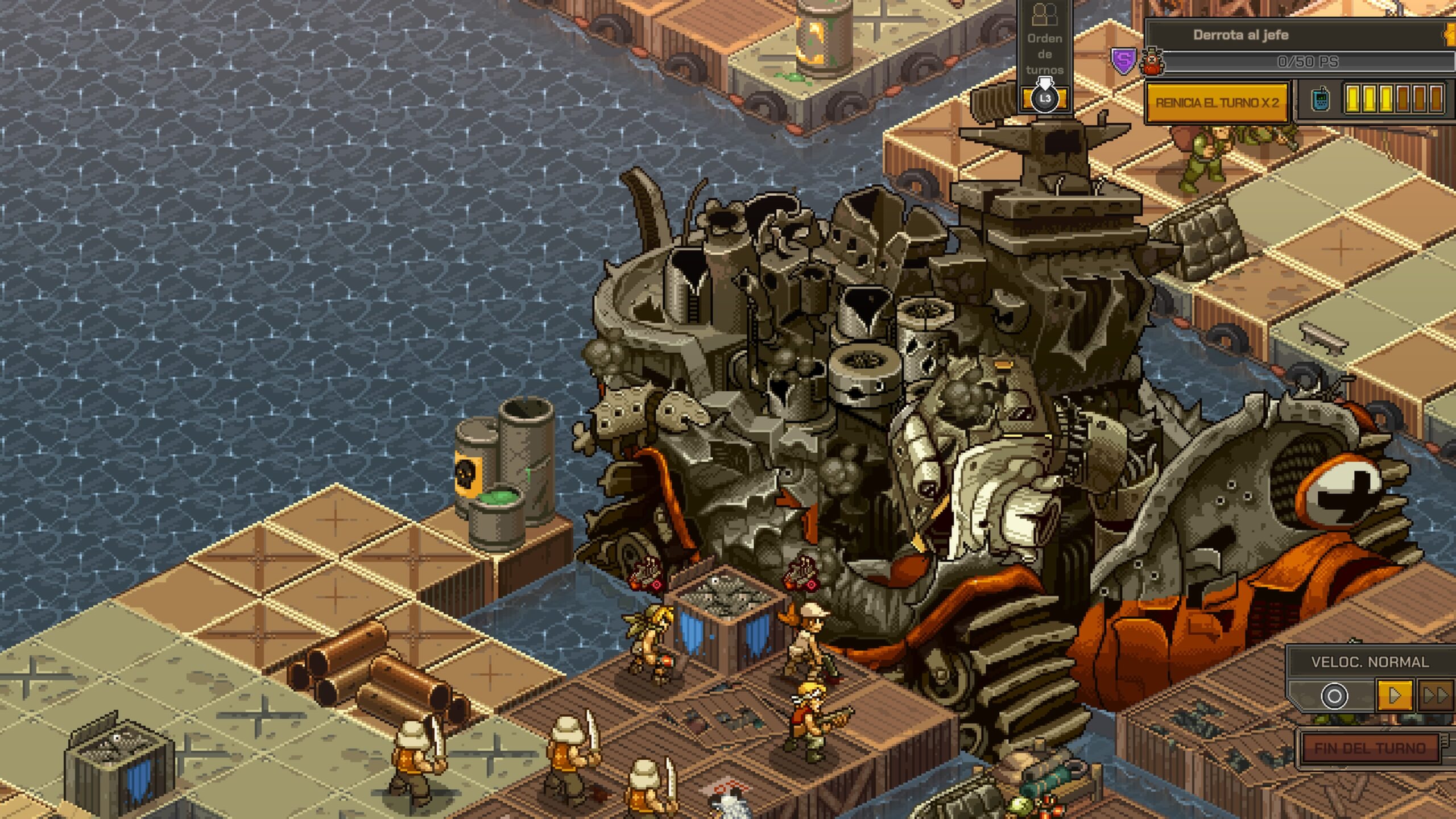End the turn with Fin del turno
The image size is (1456, 819).
point(1370,748)
